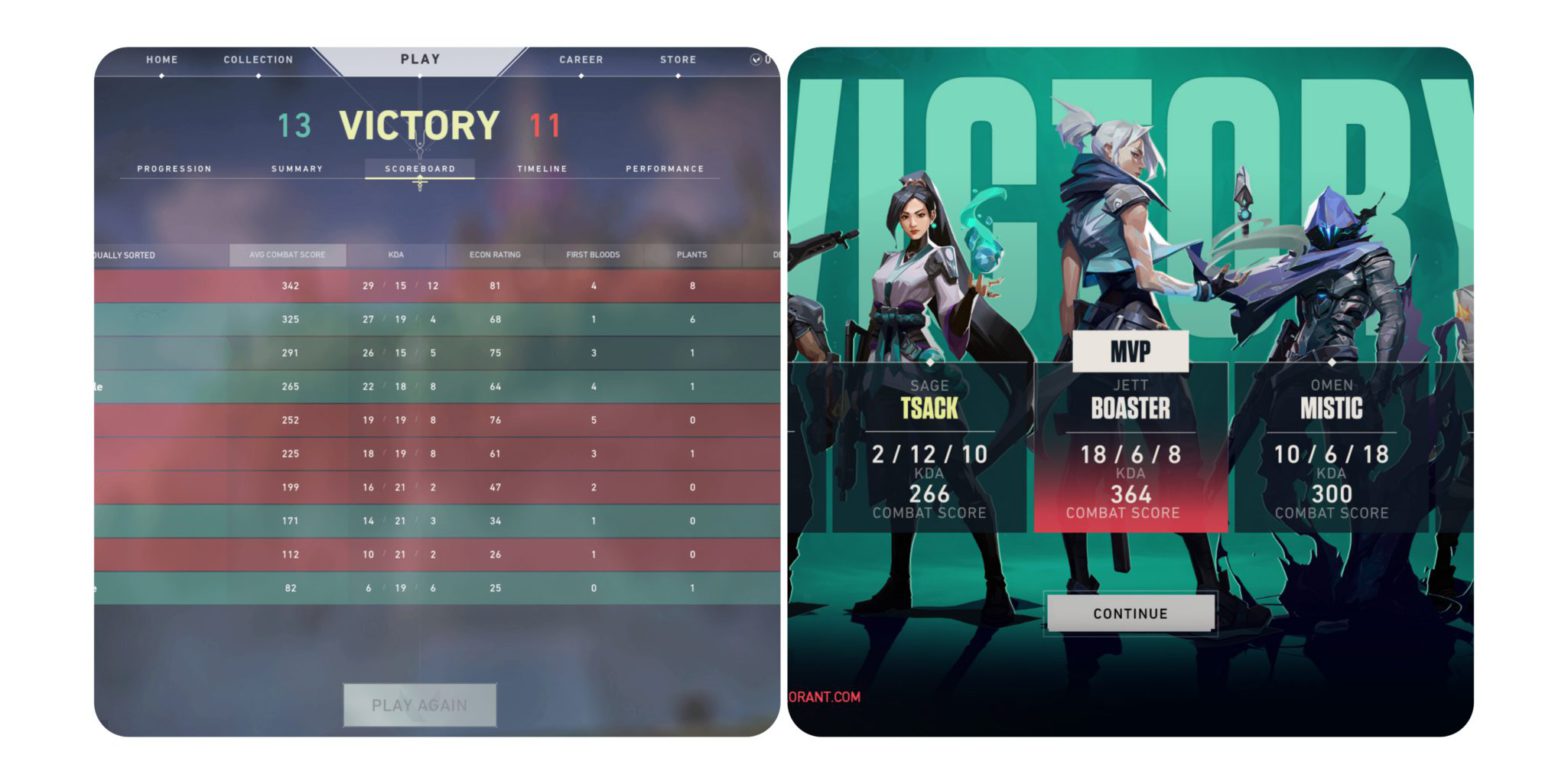Sort players by KDA column
This screenshot has height=784, width=1568.
[396, 255]
